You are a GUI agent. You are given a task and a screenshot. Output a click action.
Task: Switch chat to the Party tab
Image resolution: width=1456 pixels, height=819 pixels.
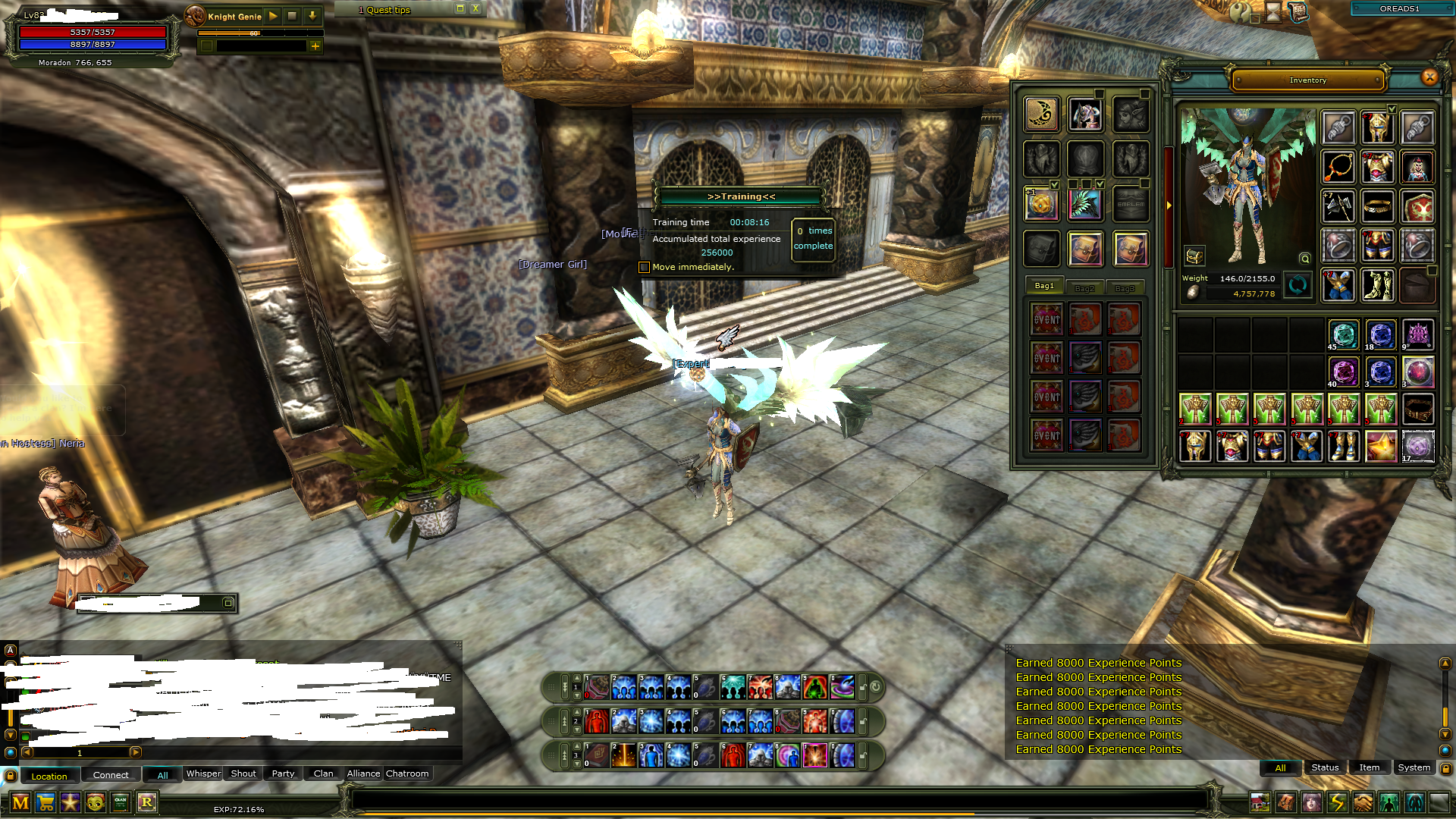pos(283,773)
